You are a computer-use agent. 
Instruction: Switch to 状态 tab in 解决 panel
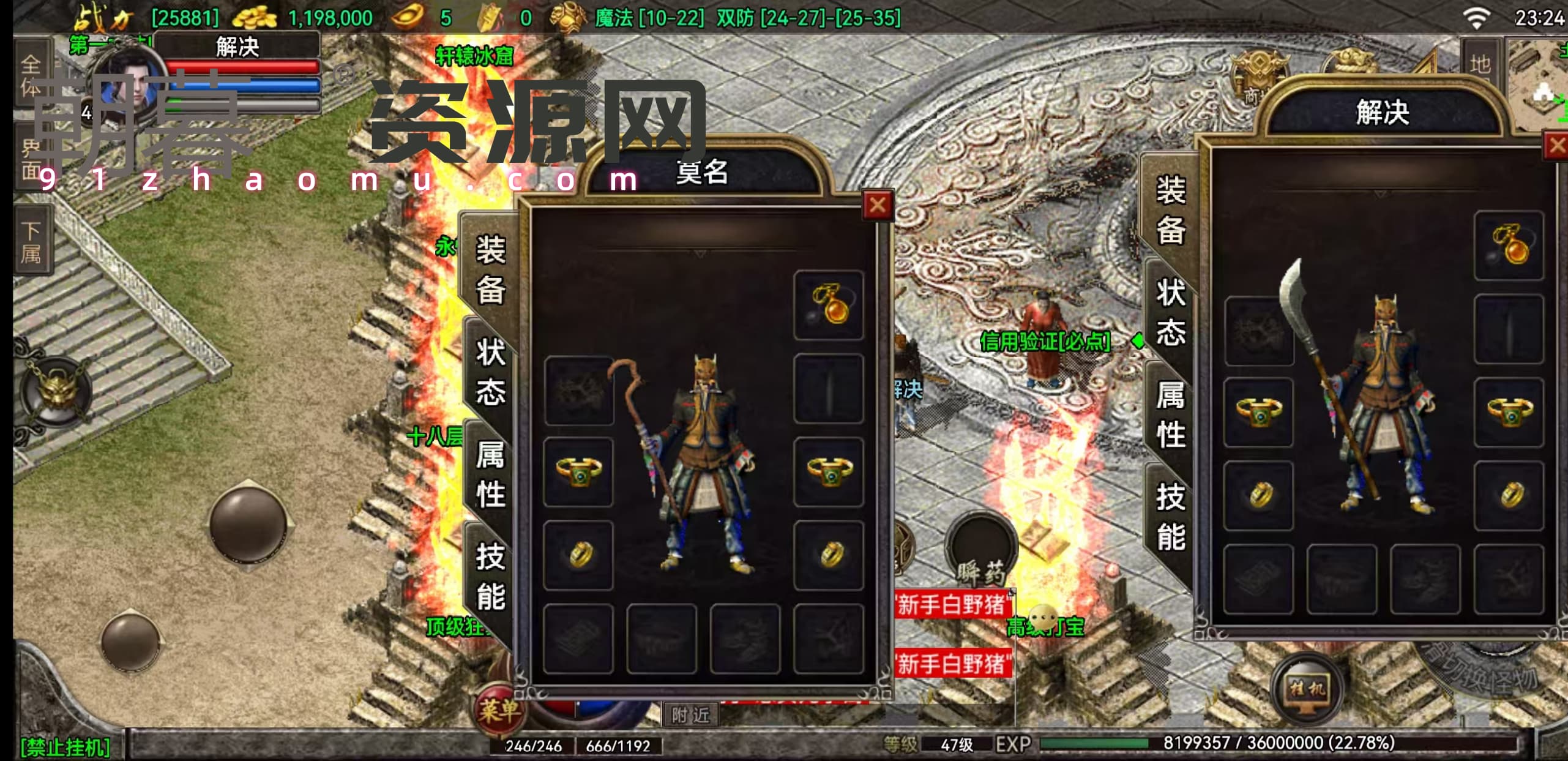click(1170, 312)
